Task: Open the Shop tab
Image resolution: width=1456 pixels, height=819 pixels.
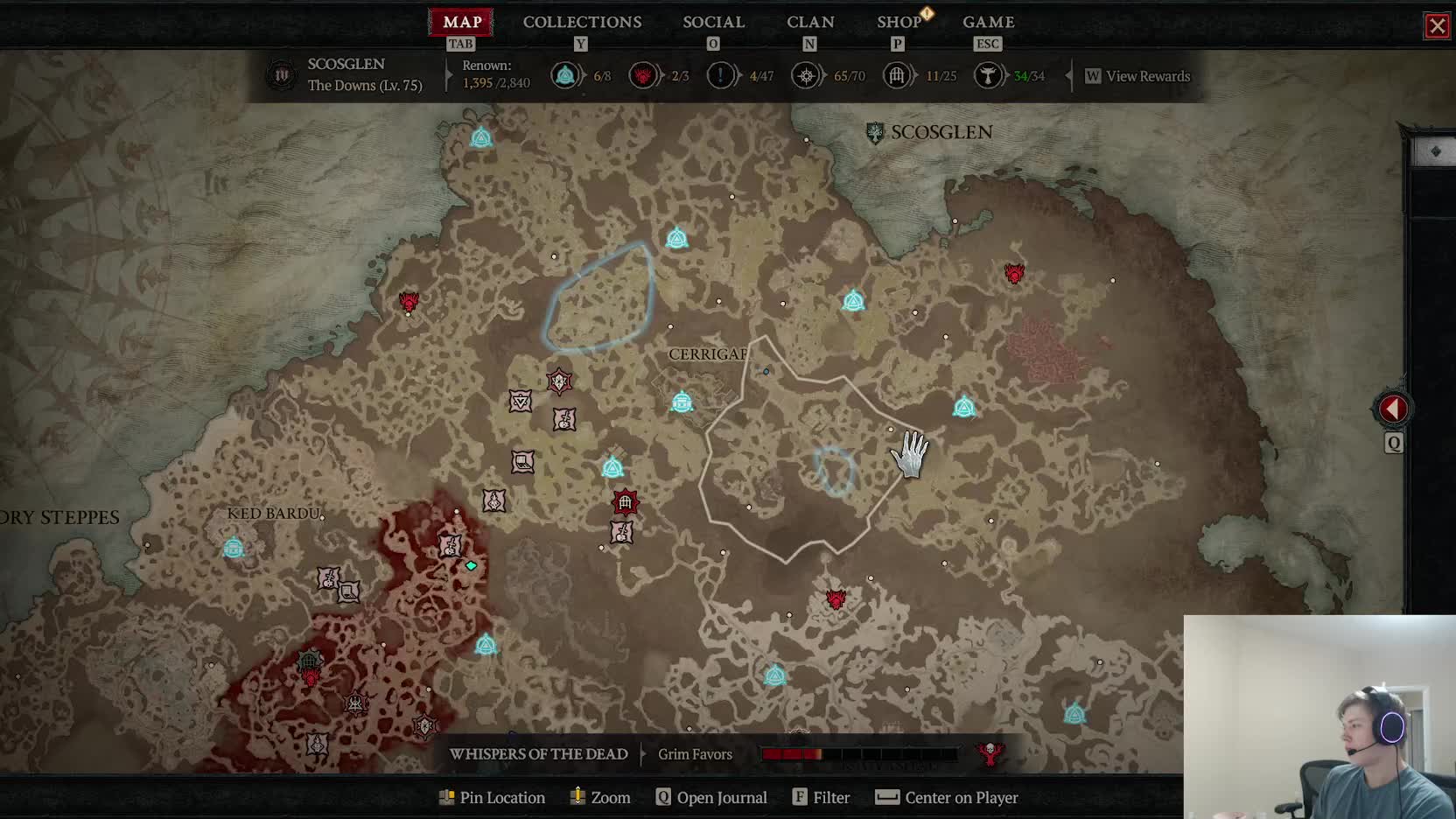Action: pos(899,22)
